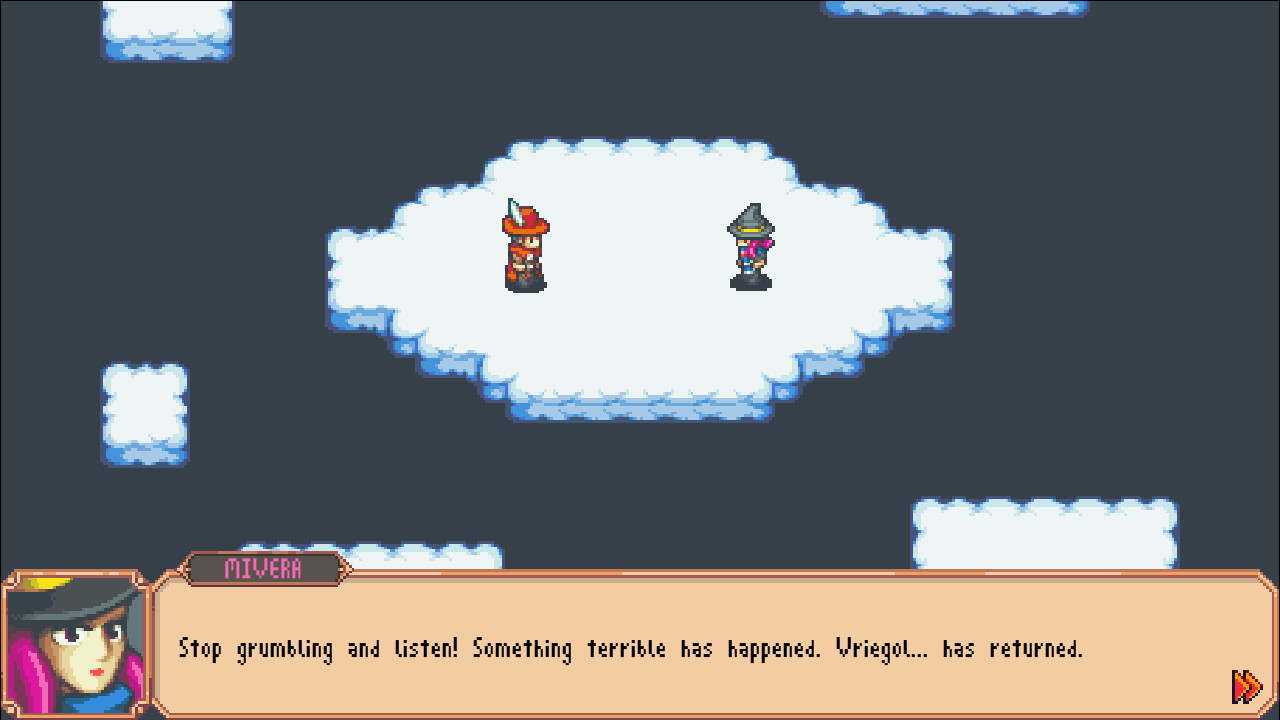The width and height of the screenshot is (1280, 720).
Task: Click the sword held by the red-hatted hero
Action: pos(516,210)
